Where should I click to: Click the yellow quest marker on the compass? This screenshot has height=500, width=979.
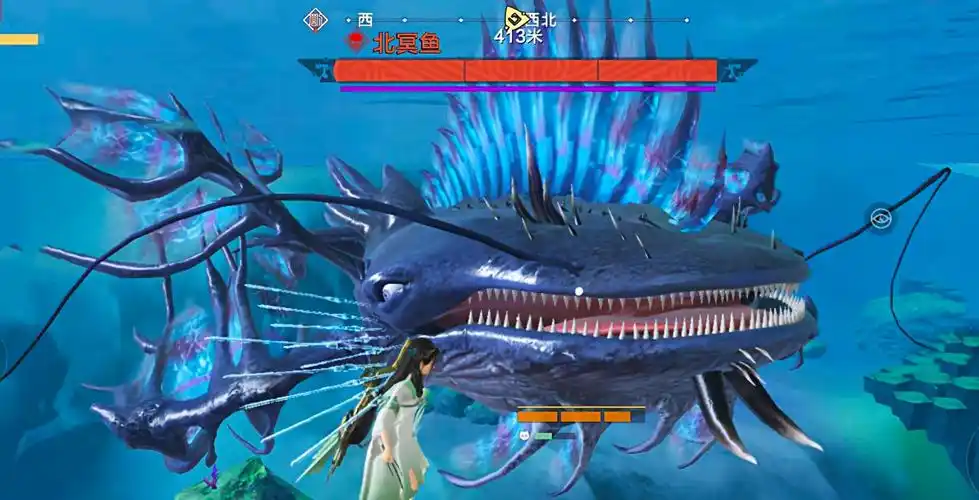[x=516, y=17]
